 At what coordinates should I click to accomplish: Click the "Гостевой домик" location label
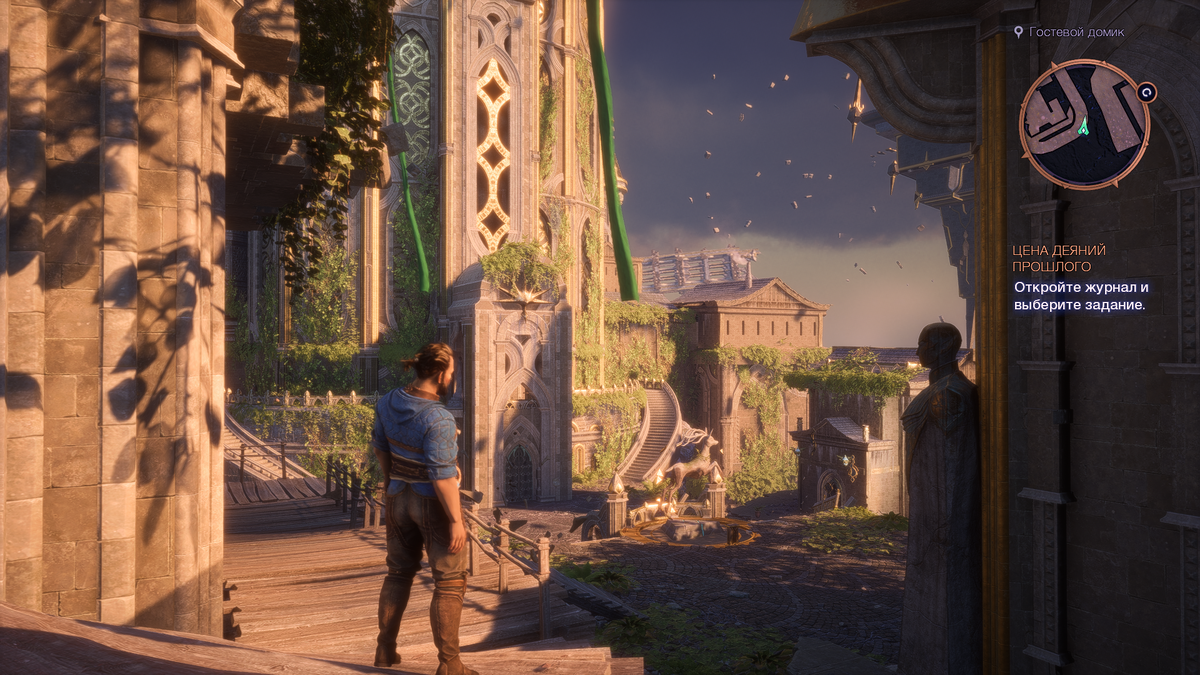(x=1077, y=32)
